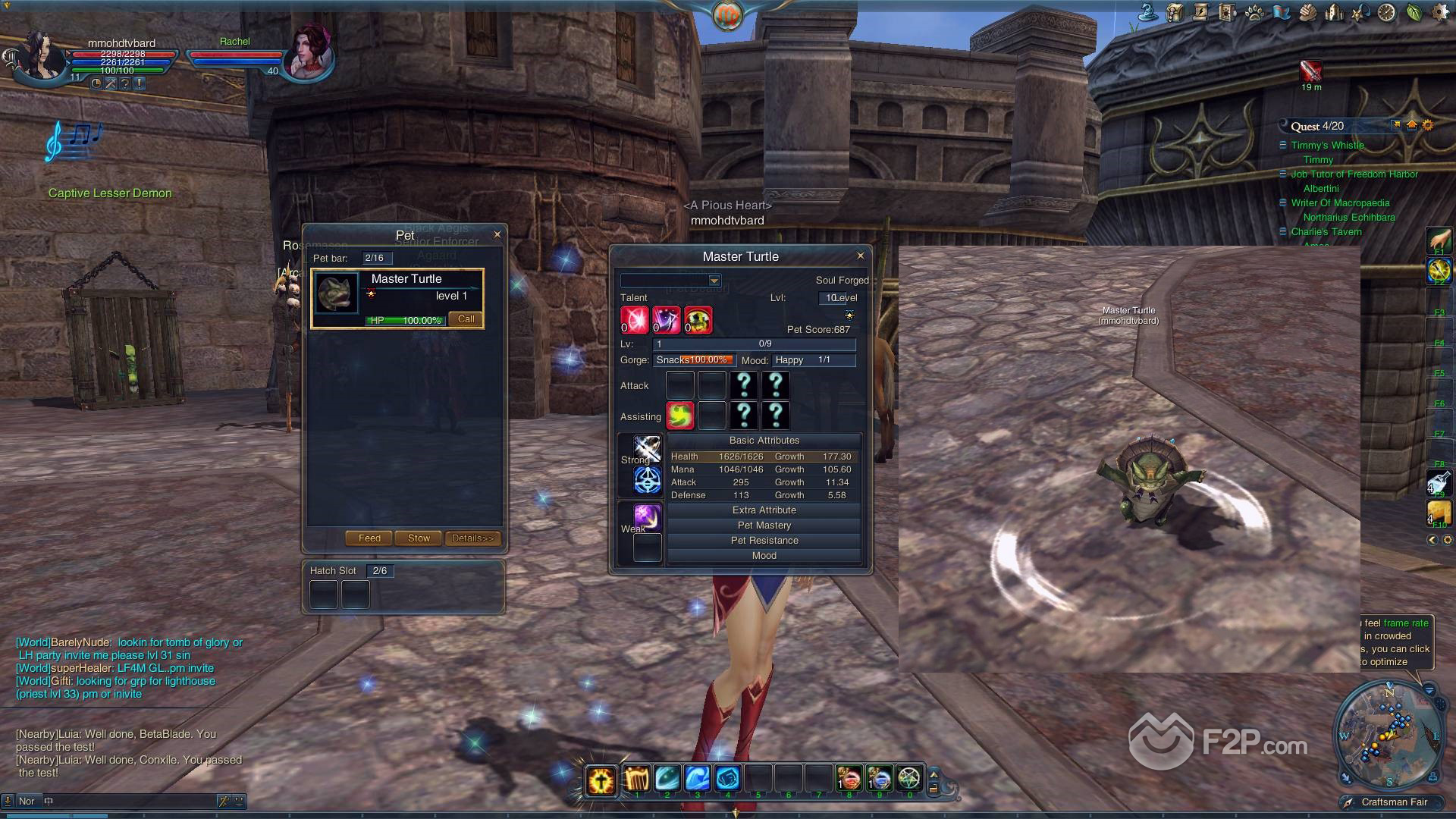Open the Virgo zodiac emblem at top
1456x819 pixels.
click(727, 15)
